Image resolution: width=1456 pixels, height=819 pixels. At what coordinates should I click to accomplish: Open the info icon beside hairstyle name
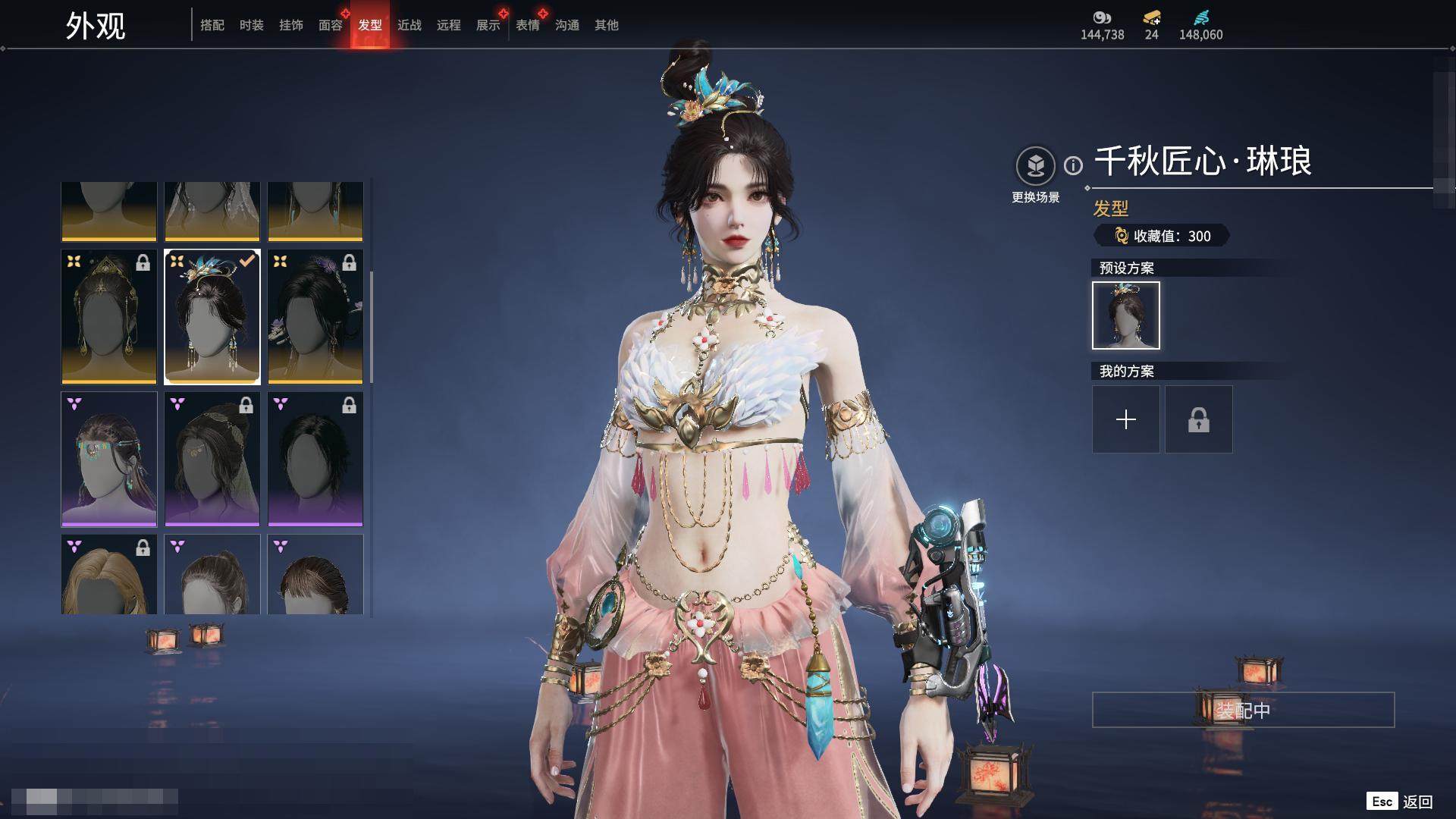pyautogui.click(x=1073, y=165)
